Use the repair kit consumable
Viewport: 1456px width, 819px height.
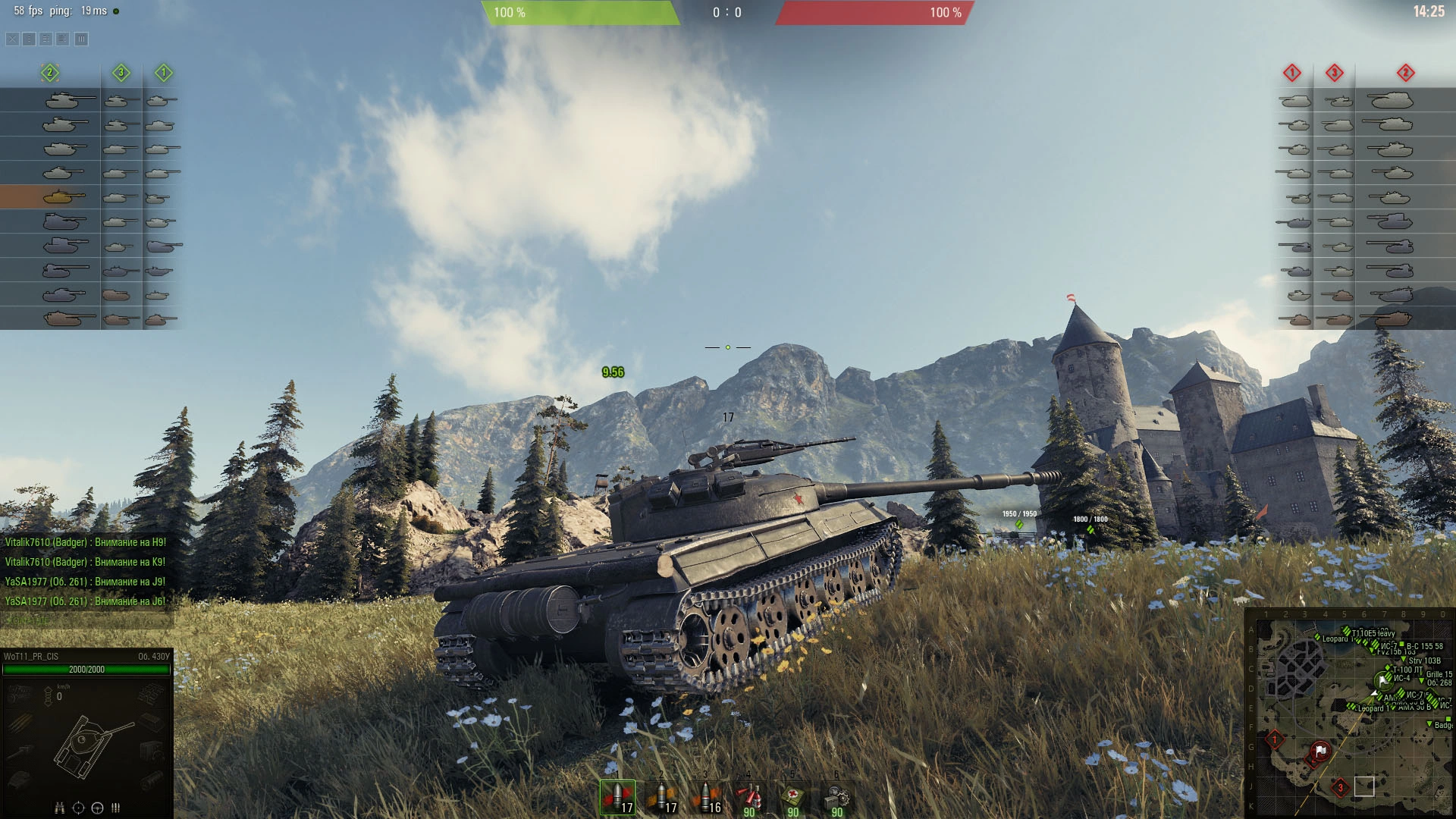click(837, 798)
